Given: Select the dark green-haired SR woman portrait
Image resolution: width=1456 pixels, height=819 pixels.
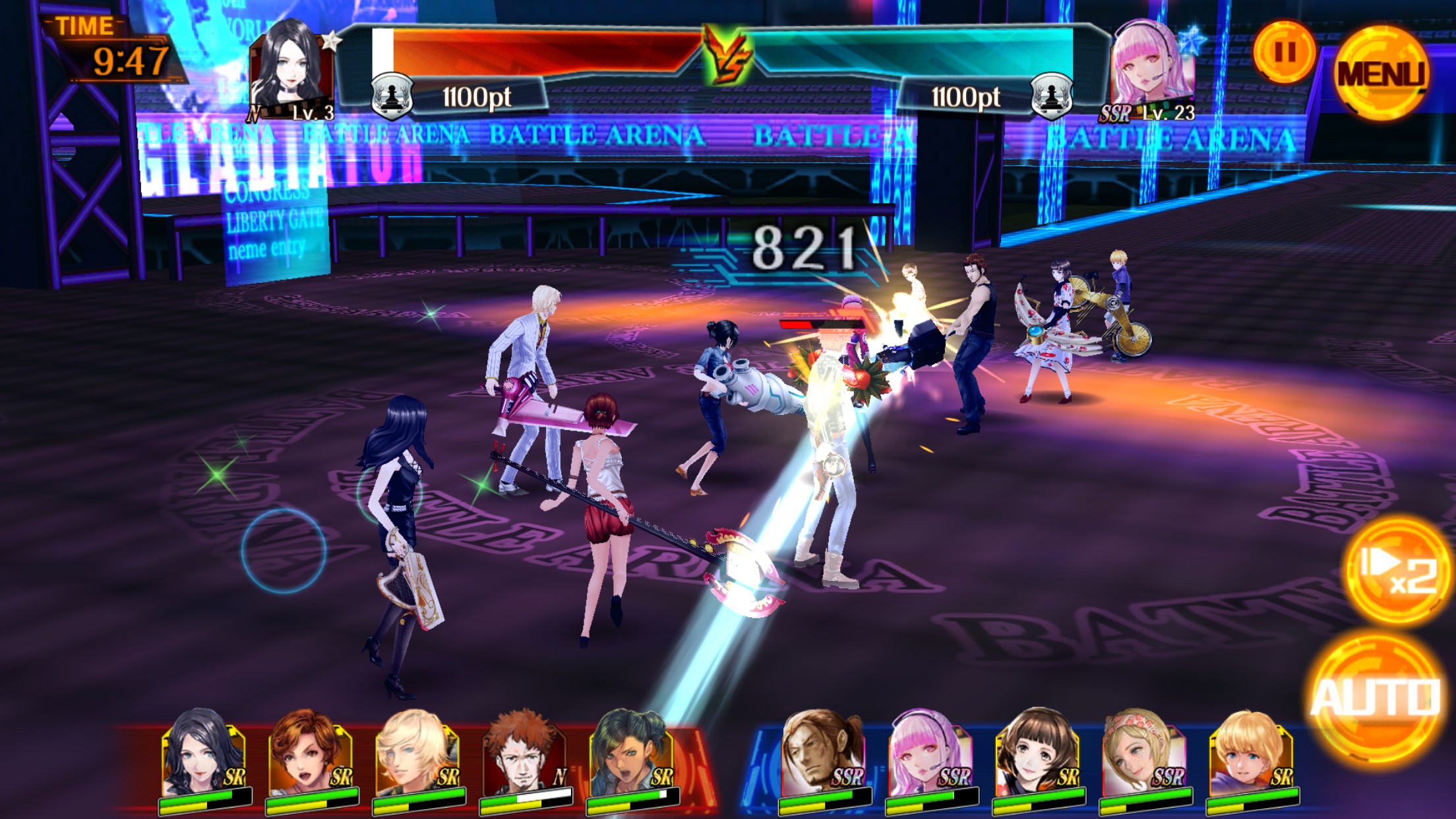Looking at the screenshot, I should 631,754.
